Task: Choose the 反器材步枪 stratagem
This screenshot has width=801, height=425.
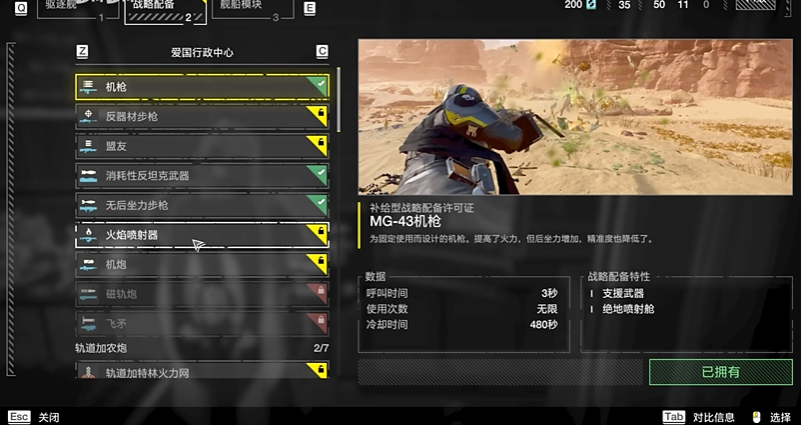Action: tap(200, 116)
